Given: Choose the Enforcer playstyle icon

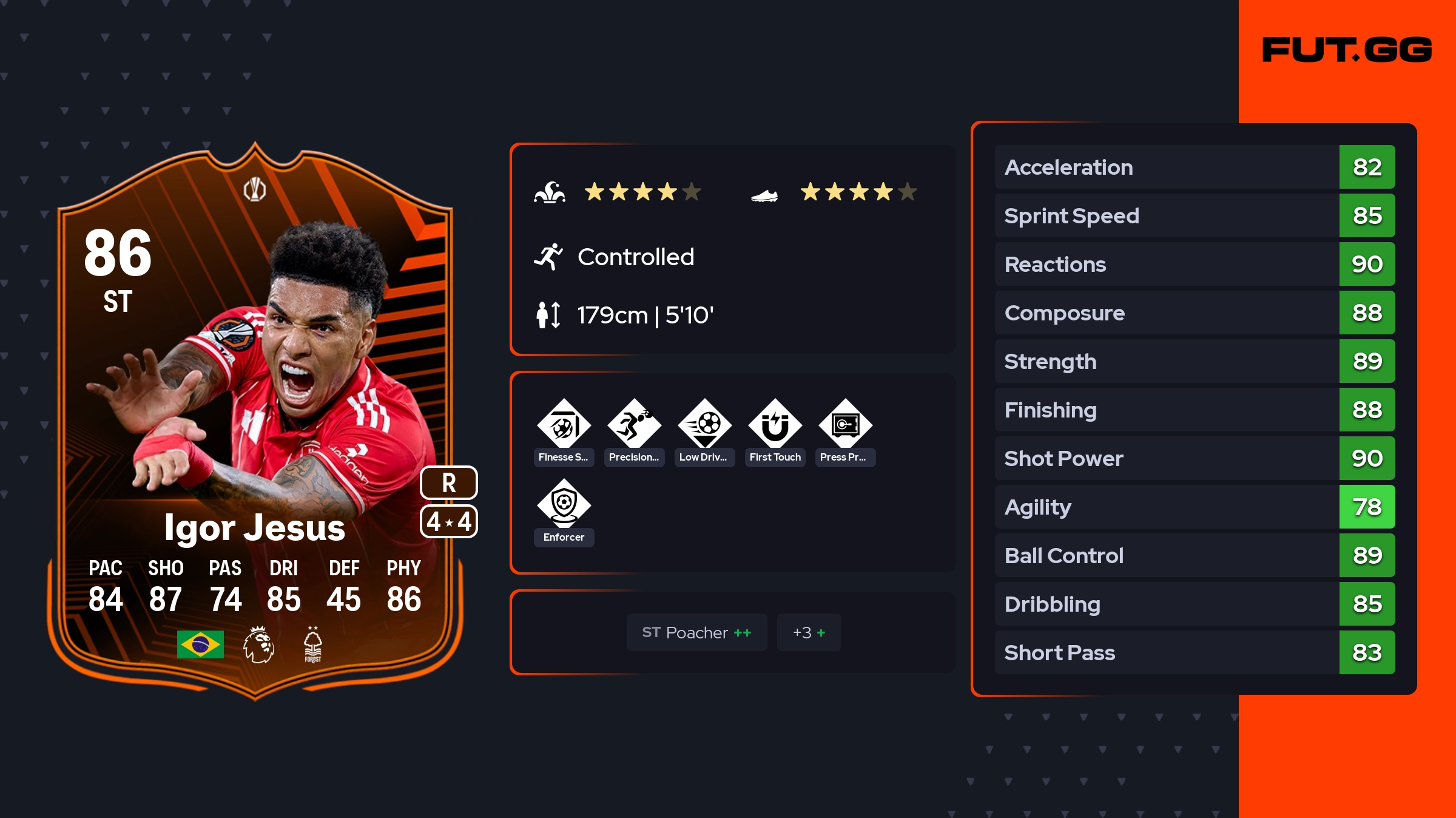Looking at the screenshot, I should pos(564,504).
